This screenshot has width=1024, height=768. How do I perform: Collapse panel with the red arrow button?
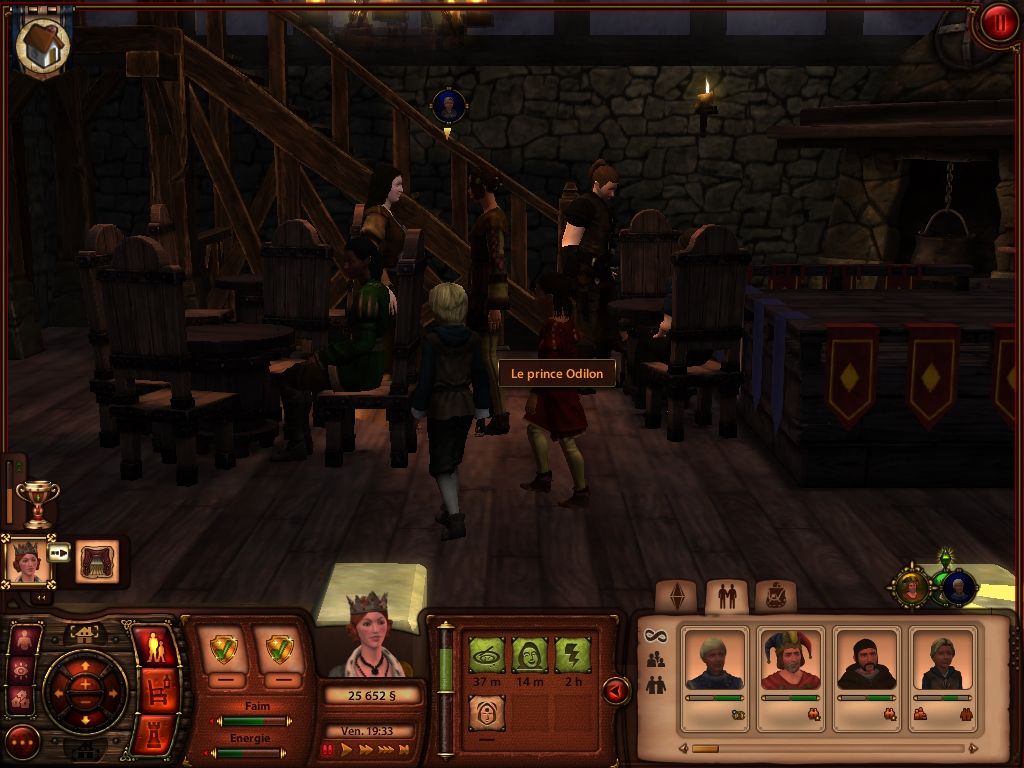coord(617,690)
